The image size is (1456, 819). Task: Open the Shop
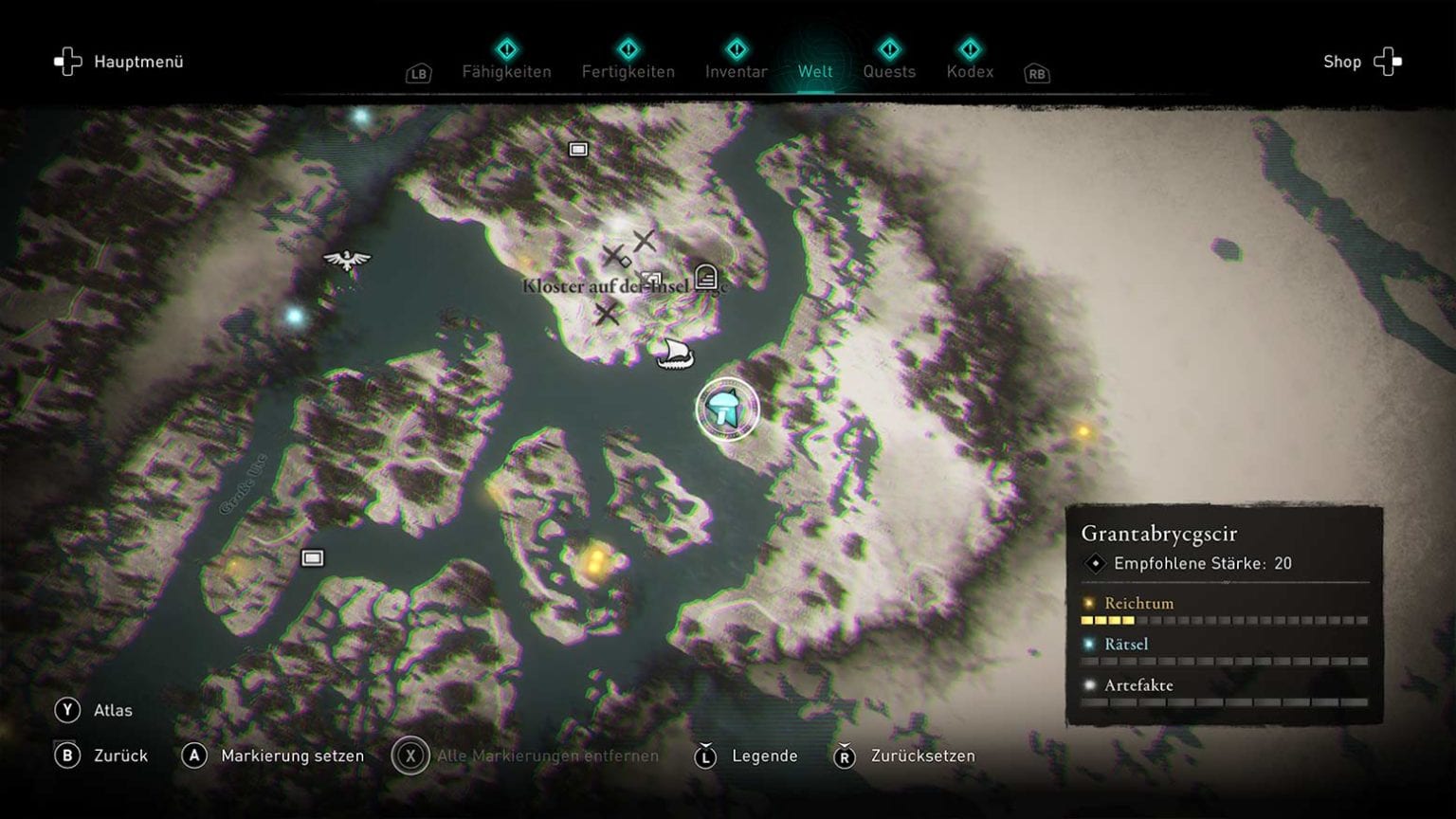1361,63
